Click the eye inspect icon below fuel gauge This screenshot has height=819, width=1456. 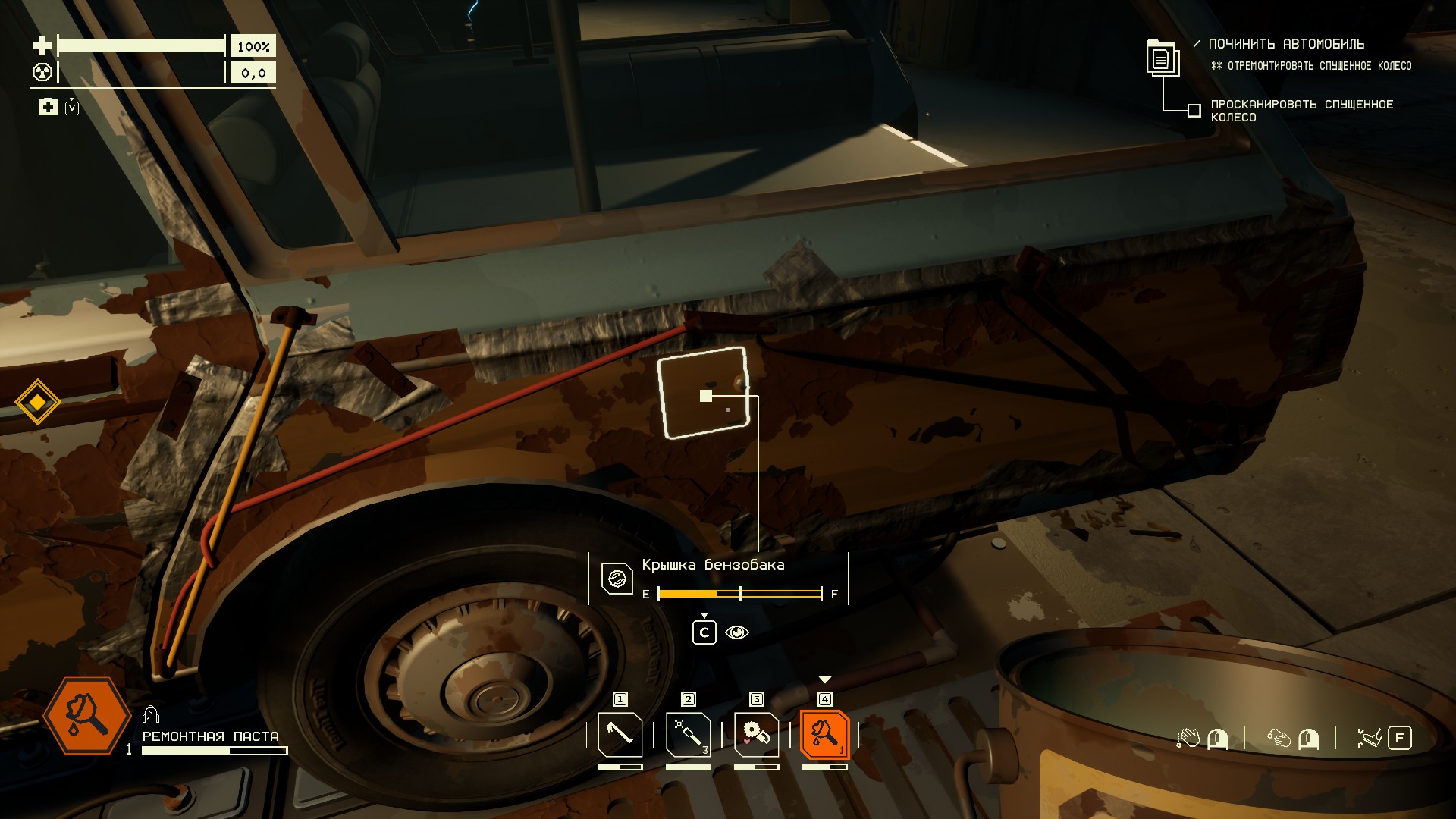[x=737, y=632]
